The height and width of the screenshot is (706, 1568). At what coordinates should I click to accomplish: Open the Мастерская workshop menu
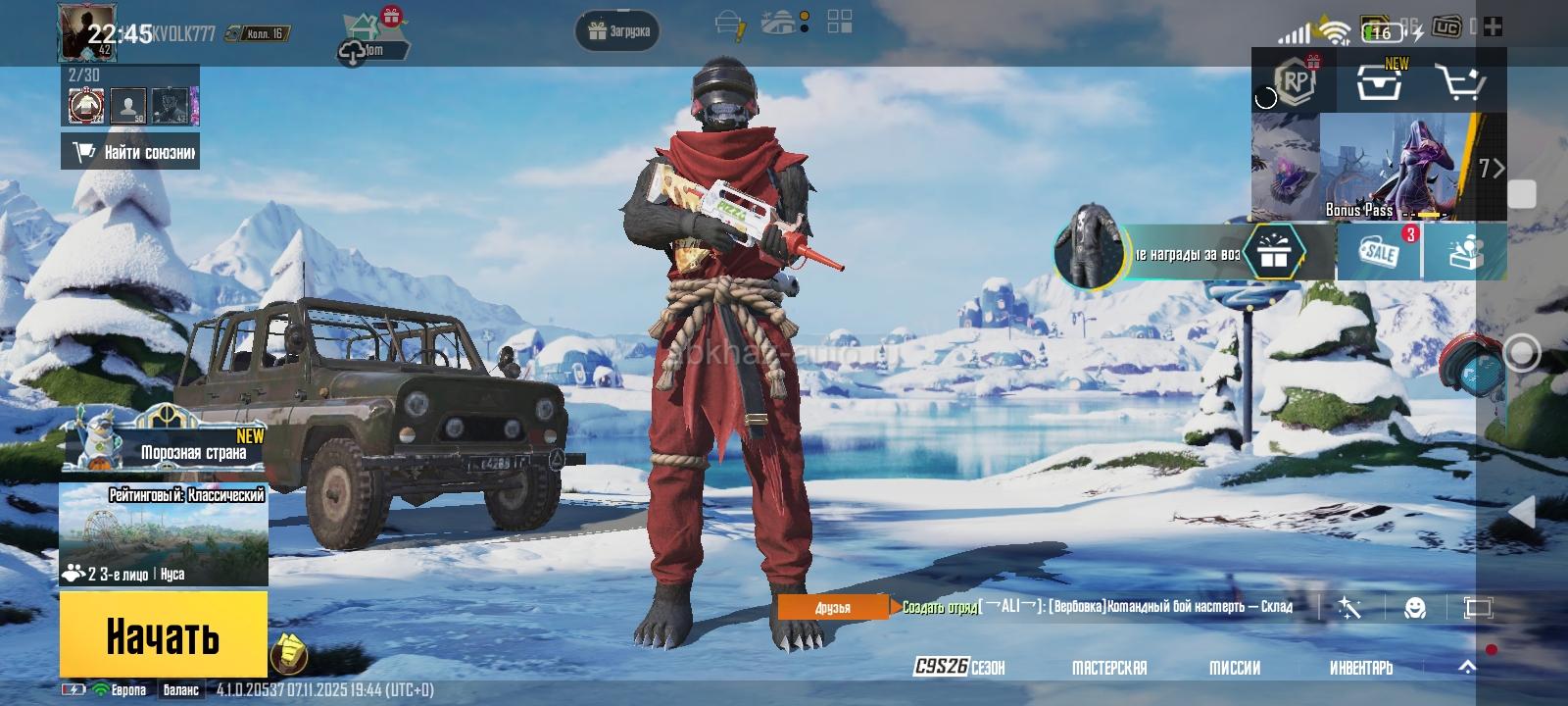1109,668
